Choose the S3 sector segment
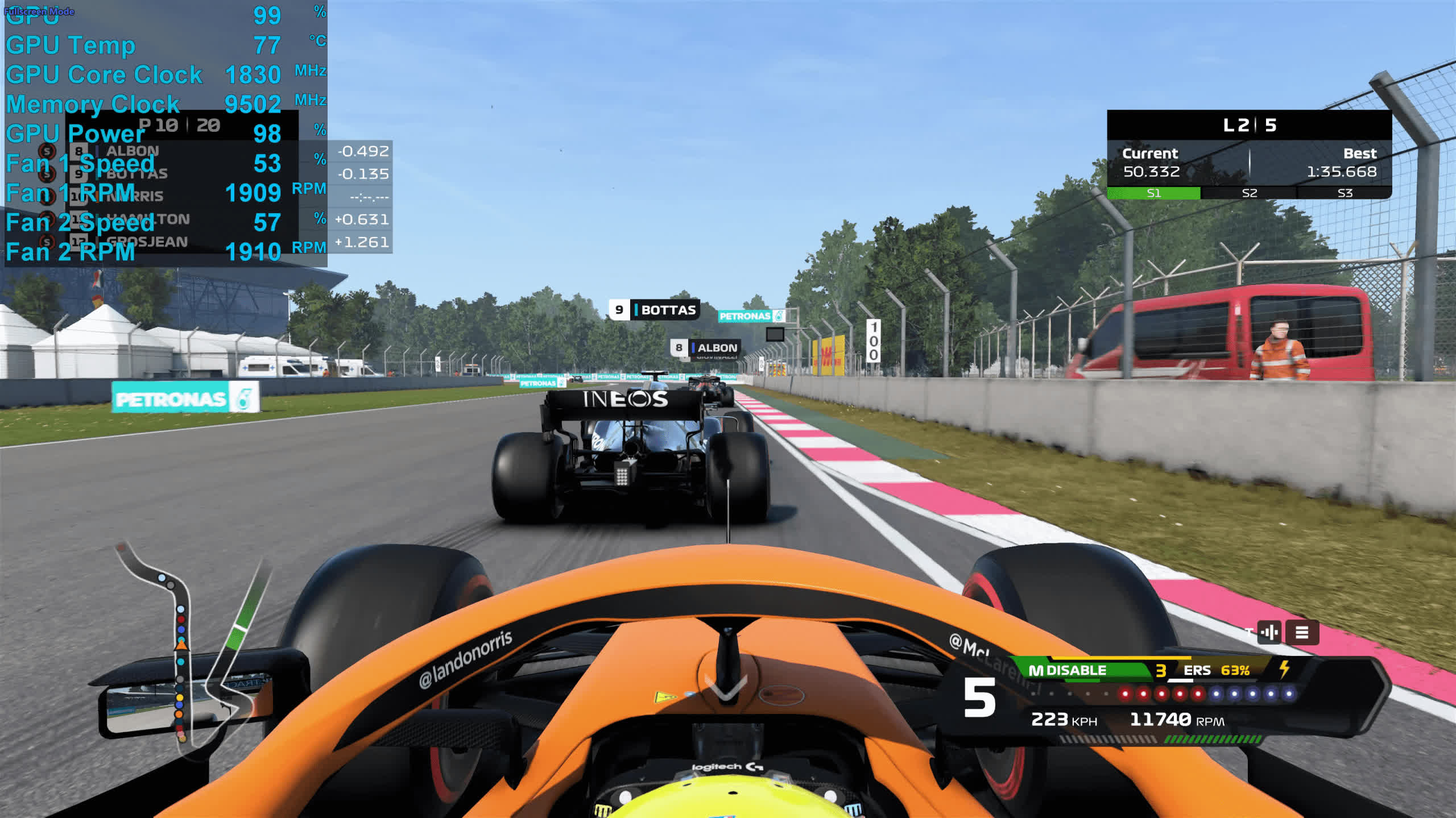 [1345, 193]
